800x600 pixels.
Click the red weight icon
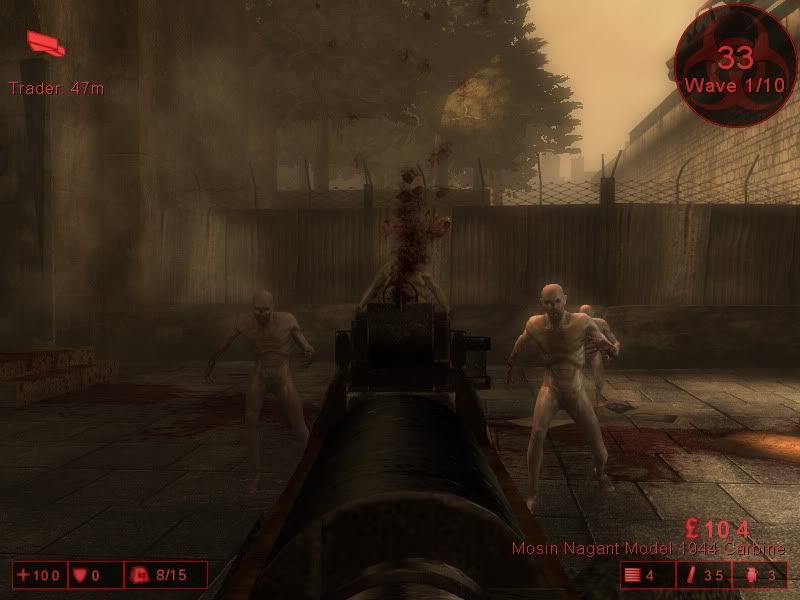140,575
